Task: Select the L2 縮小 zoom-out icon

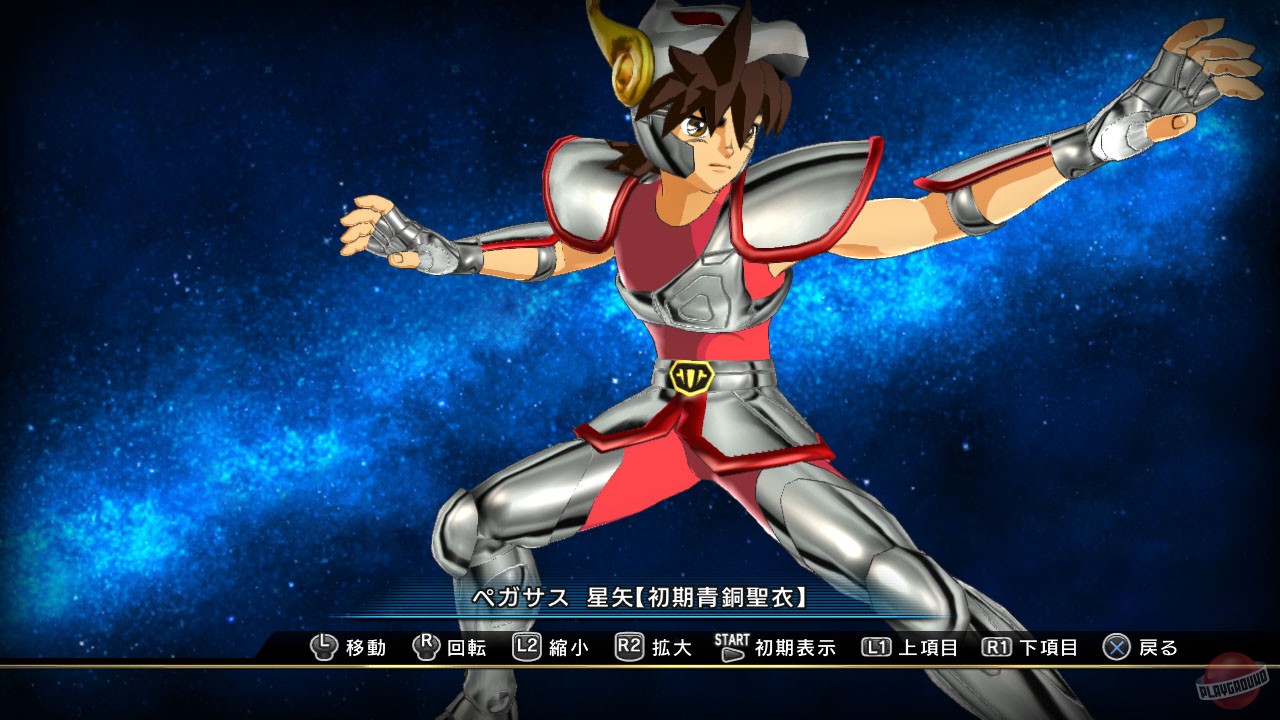Action: (x=527, y=648)
